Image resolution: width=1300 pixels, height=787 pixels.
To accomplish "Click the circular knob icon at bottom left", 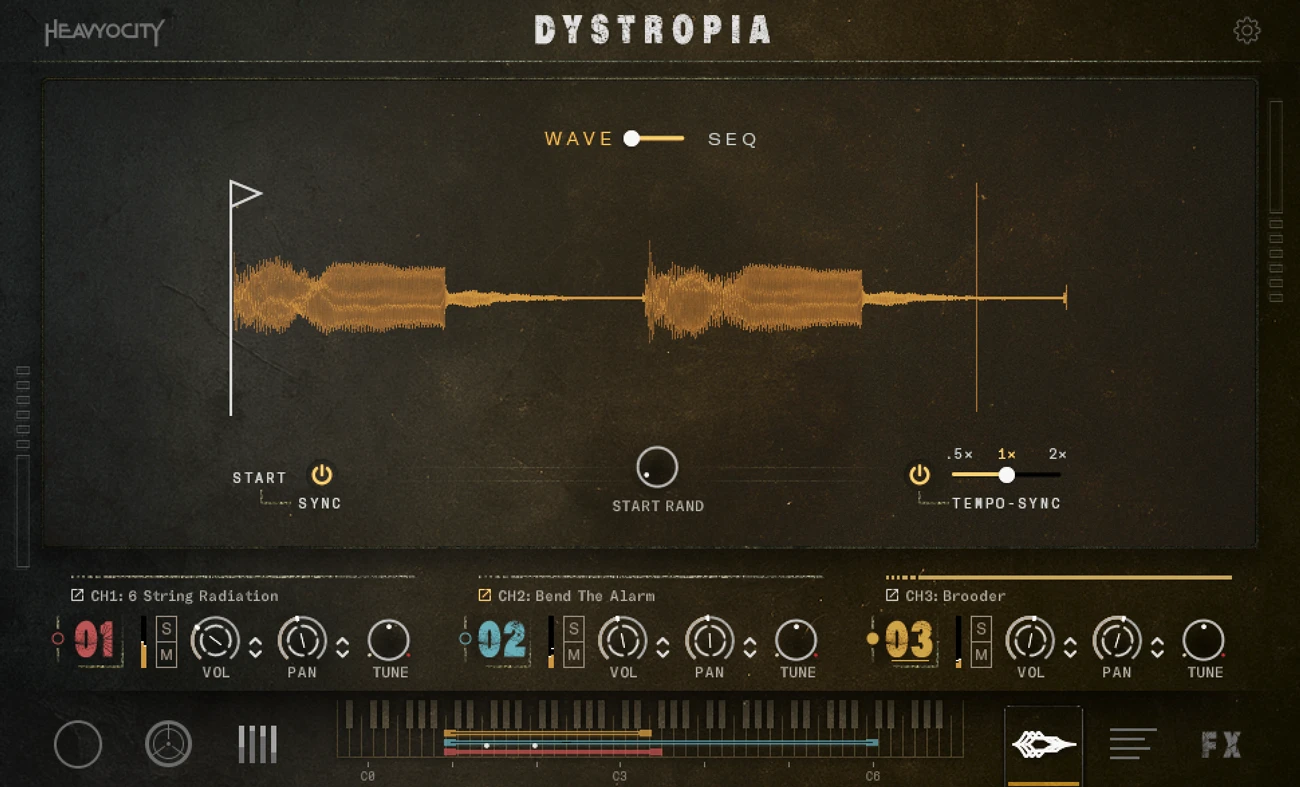I will 78,745.
